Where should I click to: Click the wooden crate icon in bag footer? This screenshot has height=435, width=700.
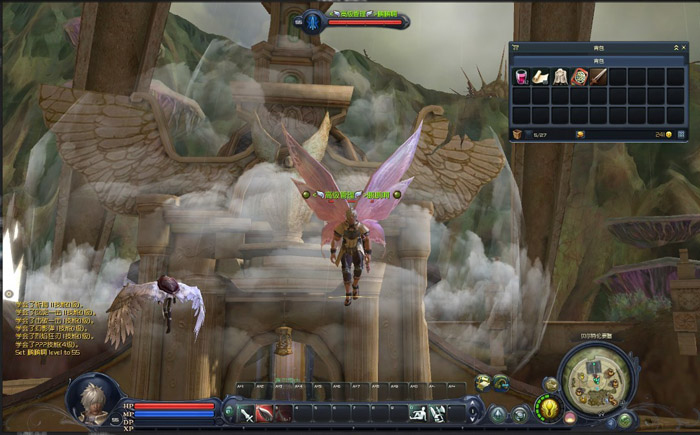pos(517,133)
